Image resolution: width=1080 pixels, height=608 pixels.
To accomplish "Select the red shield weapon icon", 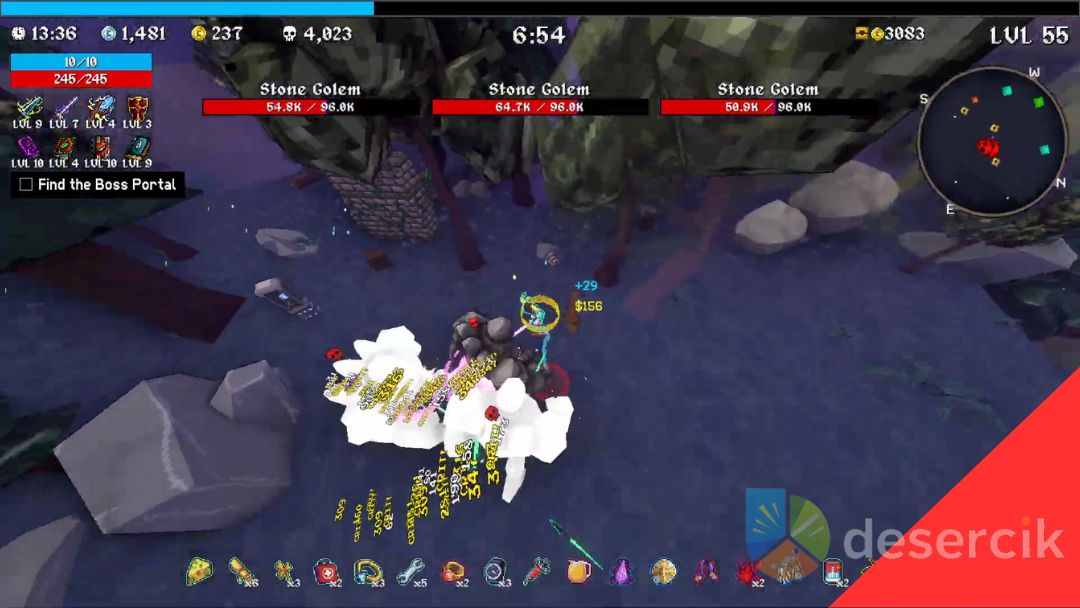I will (x=138, y=106).
